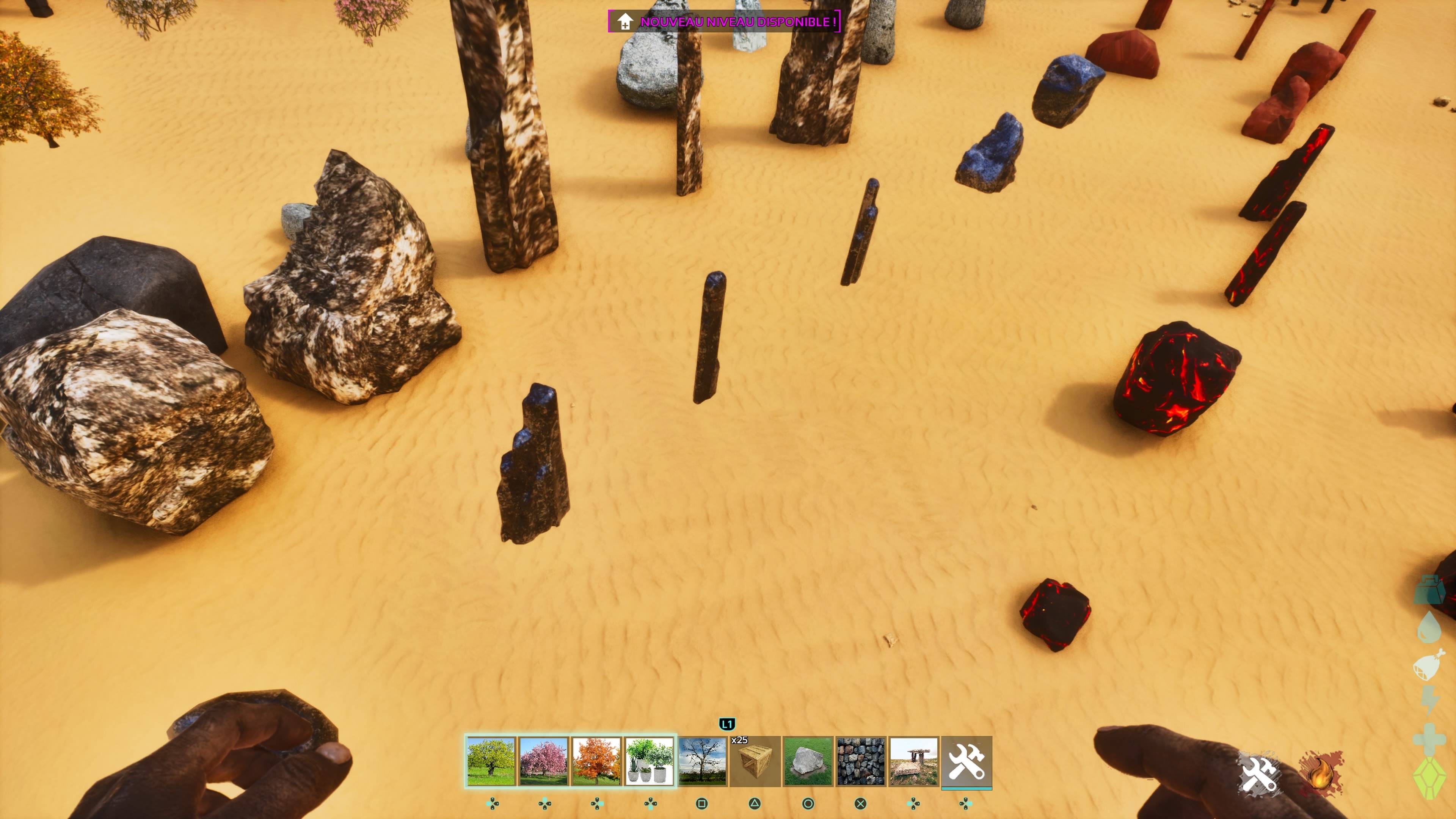Select the potted plants hotbar slot
Screen dimensions: 1456x819
click(x=649, y=761)
